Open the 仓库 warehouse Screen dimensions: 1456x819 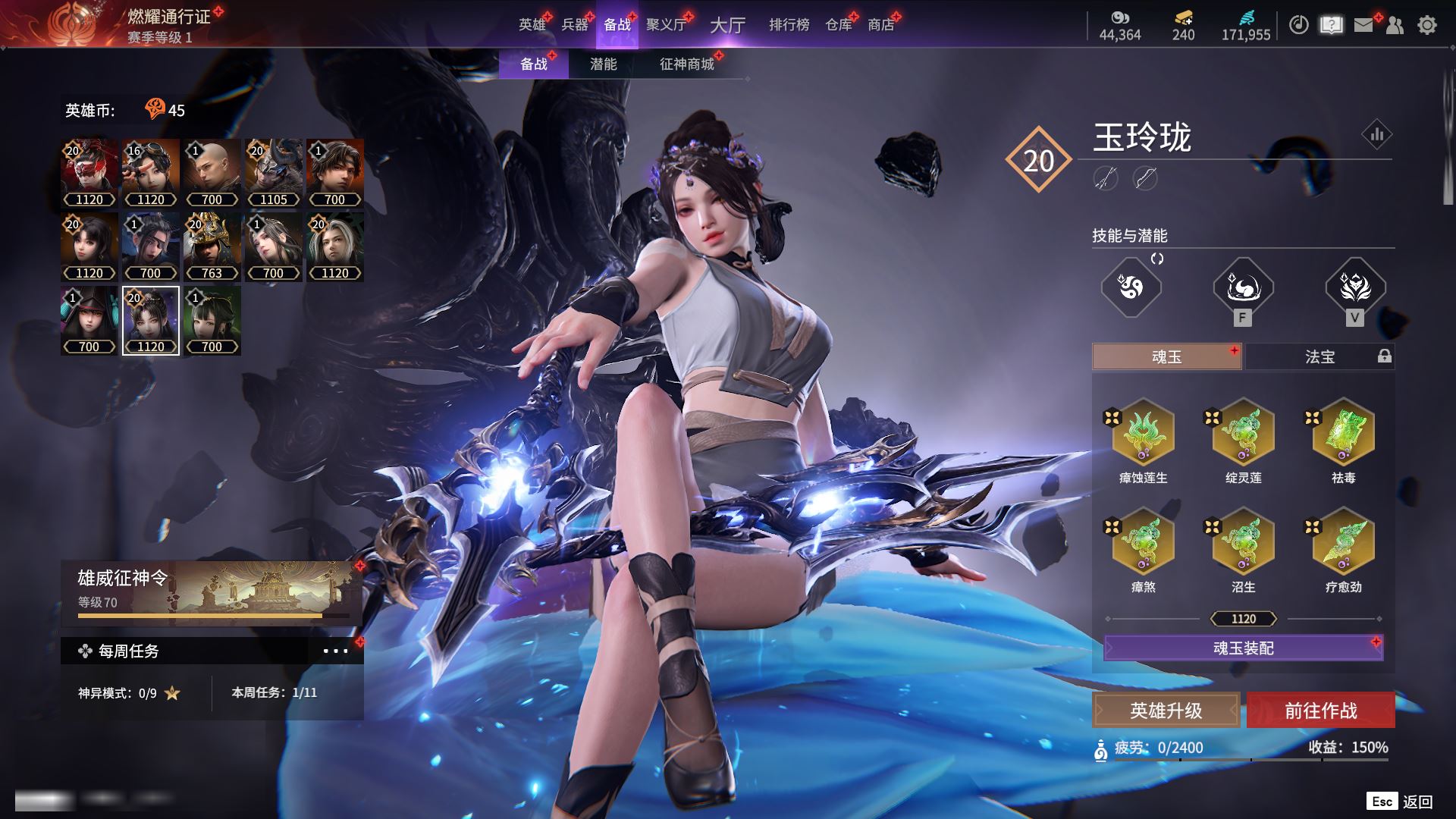tap(839, 25)
